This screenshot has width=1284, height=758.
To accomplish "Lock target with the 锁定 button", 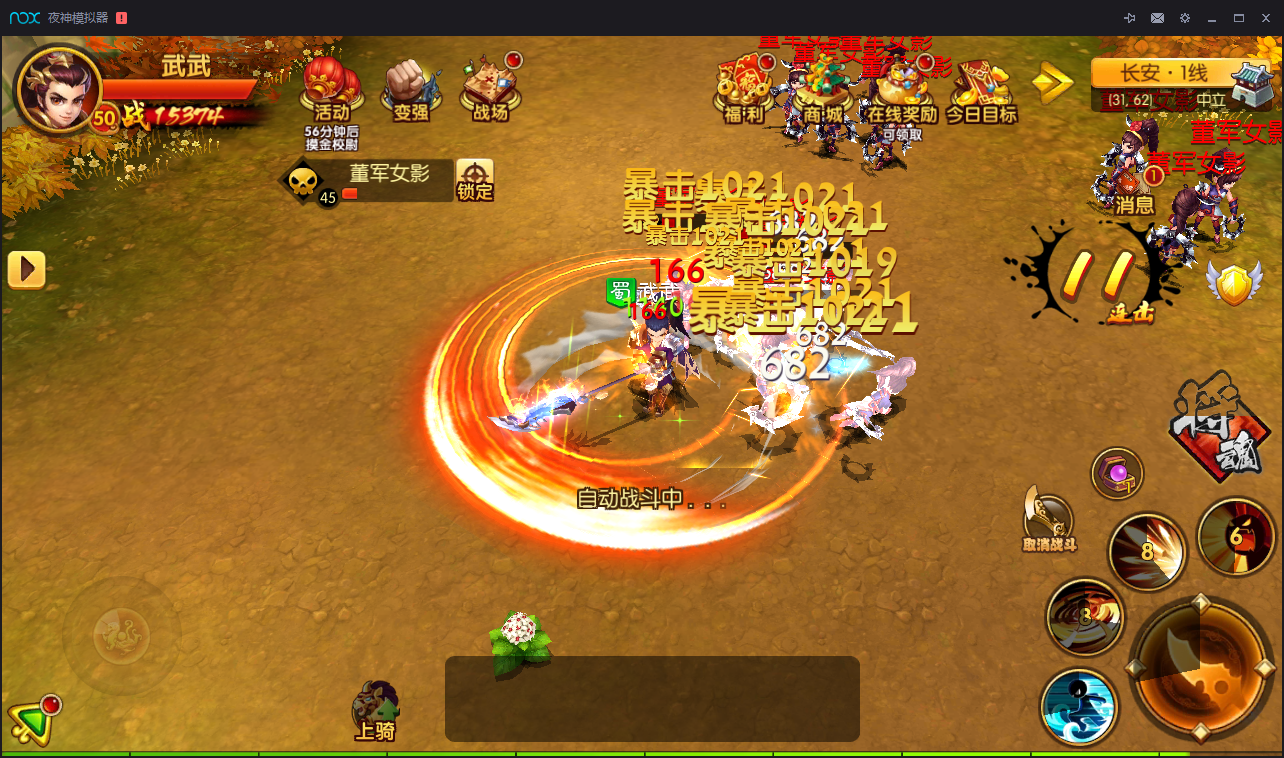I will pyautogui.click(x=475, y=180).
